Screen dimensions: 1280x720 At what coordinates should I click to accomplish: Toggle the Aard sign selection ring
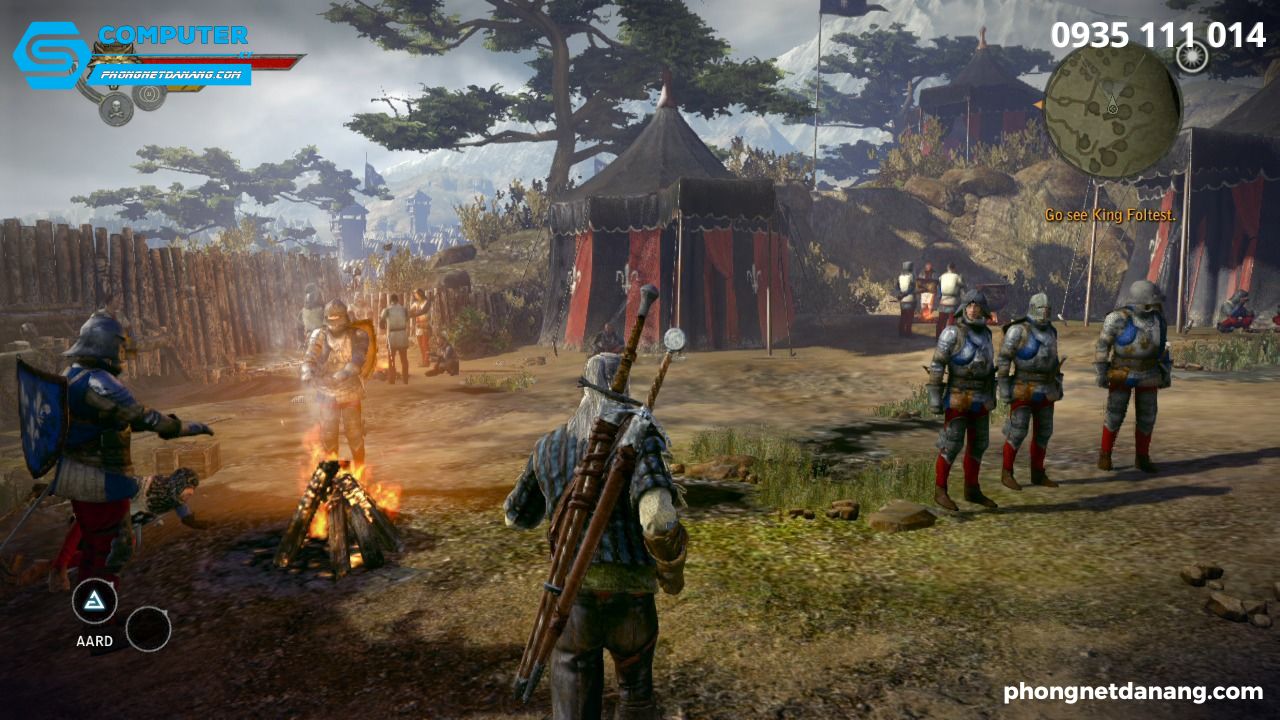pos(93,600)
